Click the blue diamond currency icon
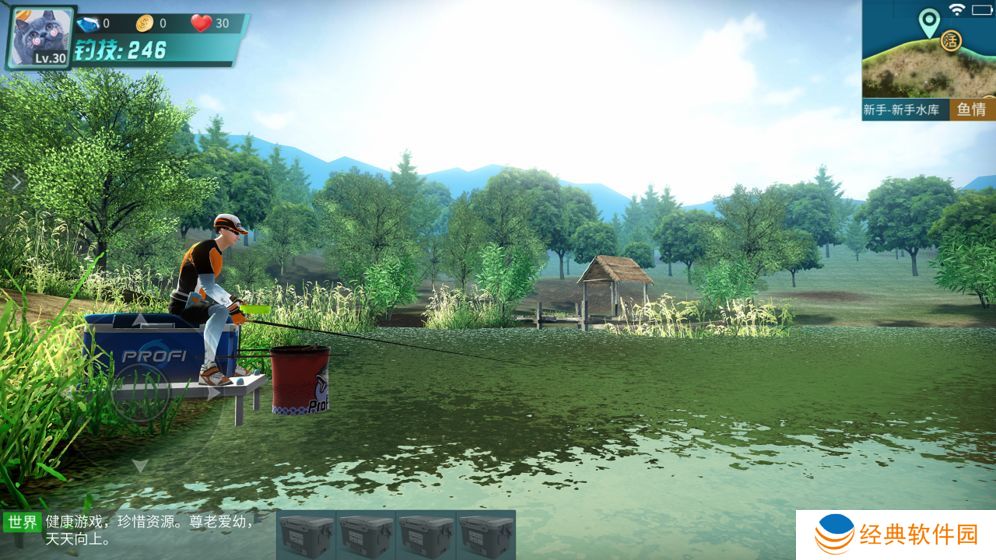Image resolution: width=996 pixels, height=560 pixels. tap(88, 24)
